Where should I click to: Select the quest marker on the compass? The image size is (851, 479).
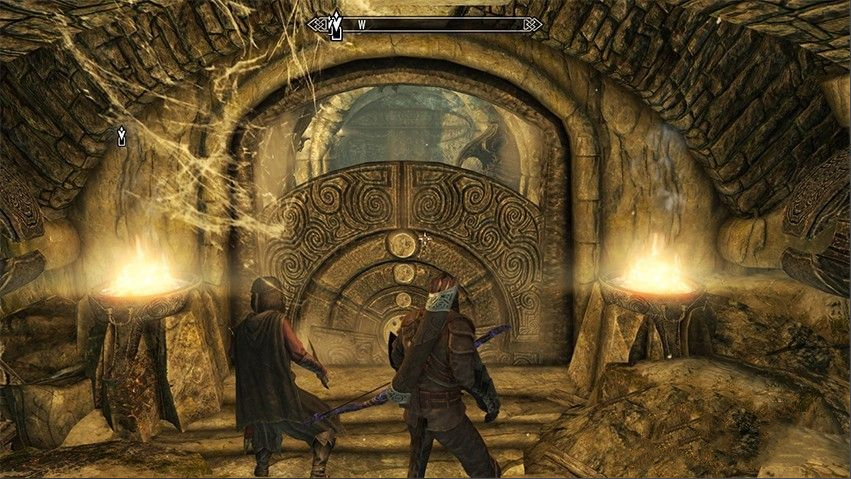click(337, 24)
